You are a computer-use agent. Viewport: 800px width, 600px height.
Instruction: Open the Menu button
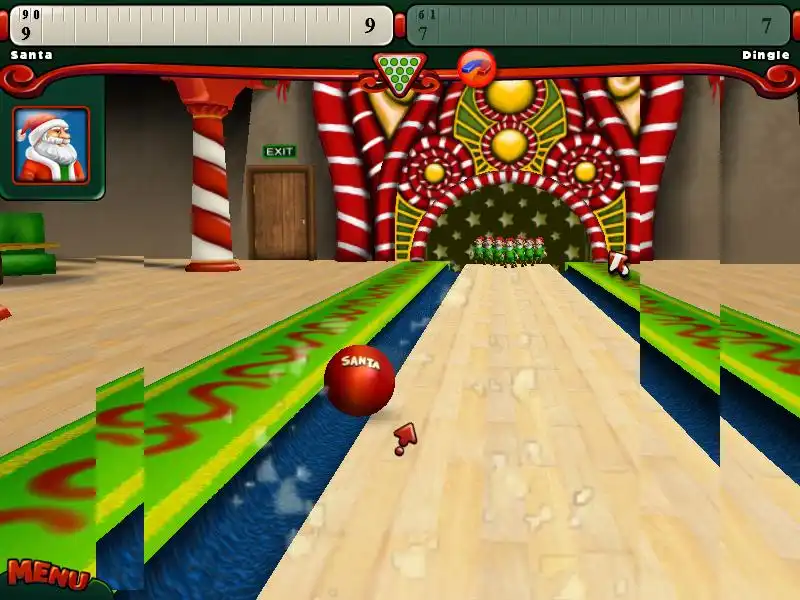coord(46,575)
